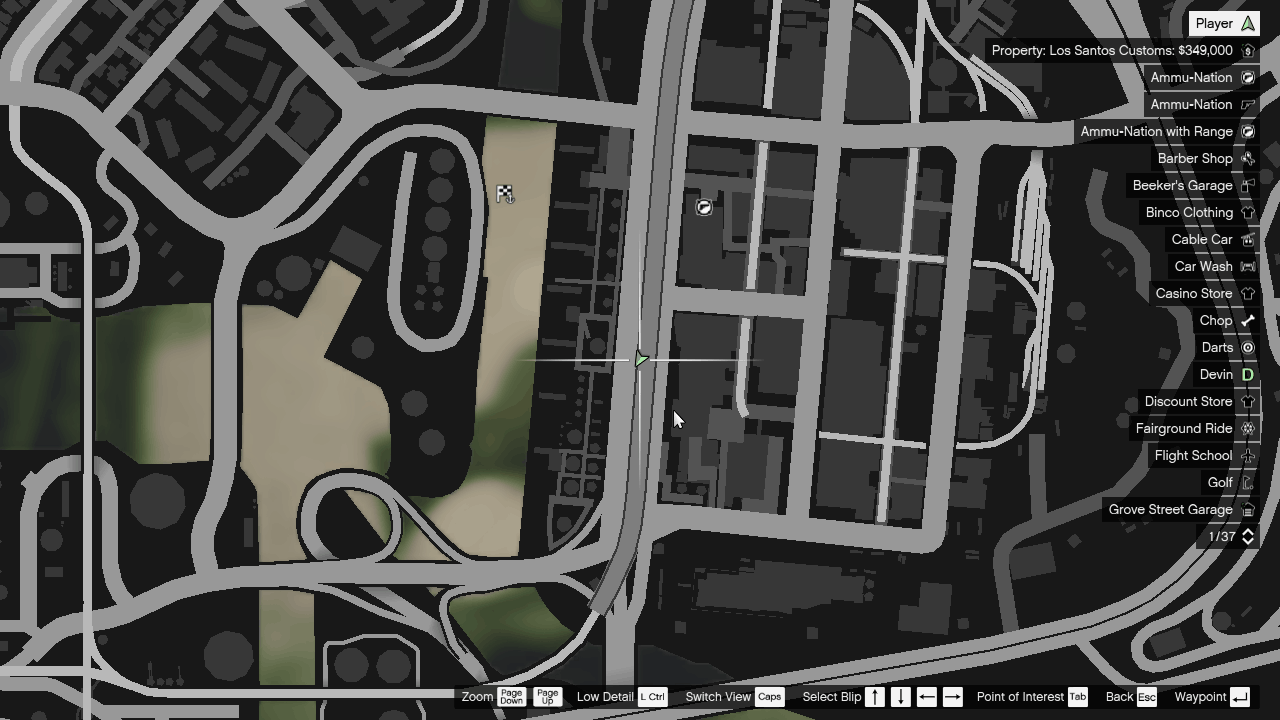Viewport: 1280px width, 720px height.
Task: Click the Darts dartboard icon
Action: [1247, 347]
